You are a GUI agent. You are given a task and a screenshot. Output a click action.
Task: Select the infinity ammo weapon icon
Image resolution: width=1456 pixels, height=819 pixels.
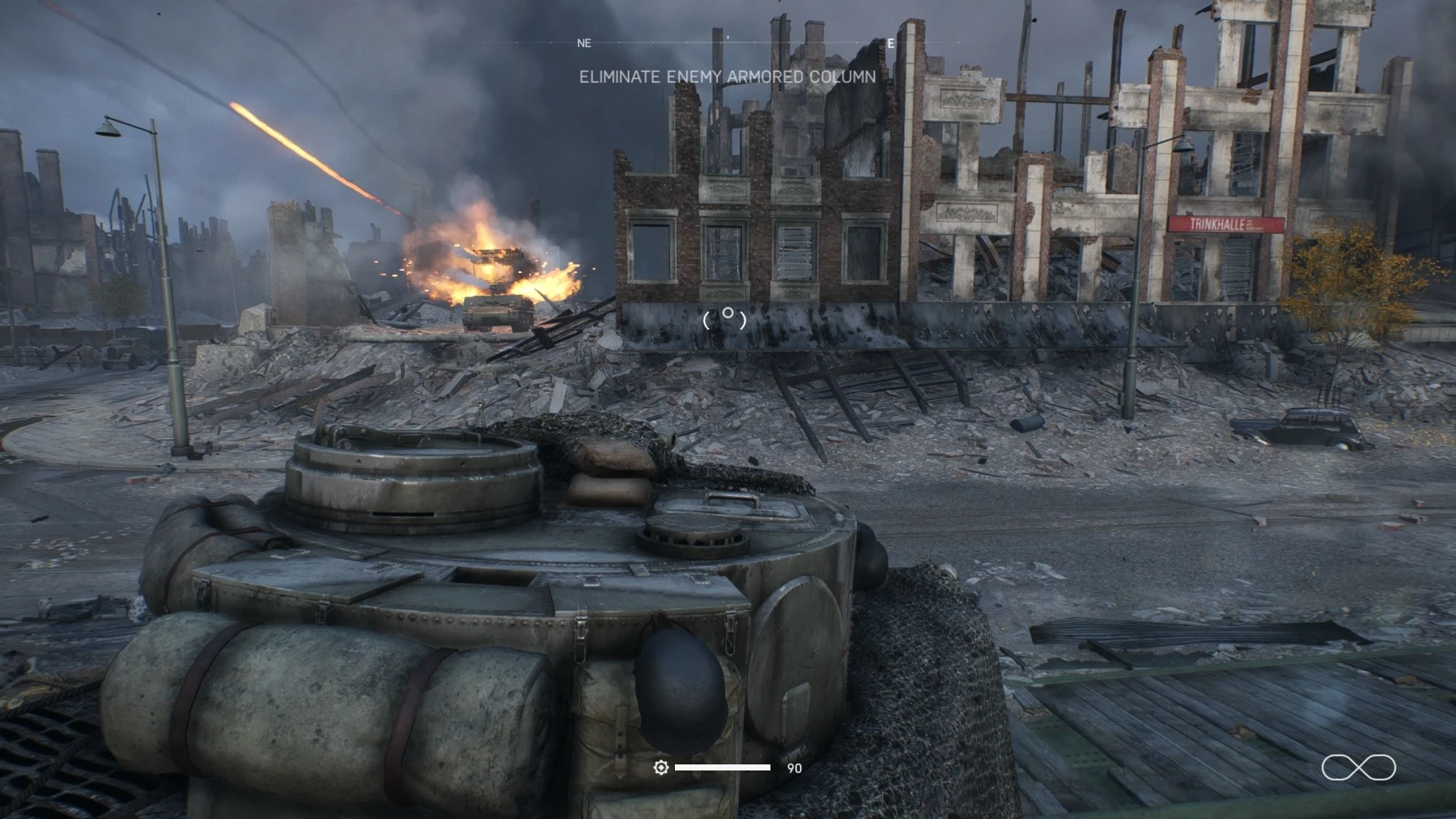1358,767
